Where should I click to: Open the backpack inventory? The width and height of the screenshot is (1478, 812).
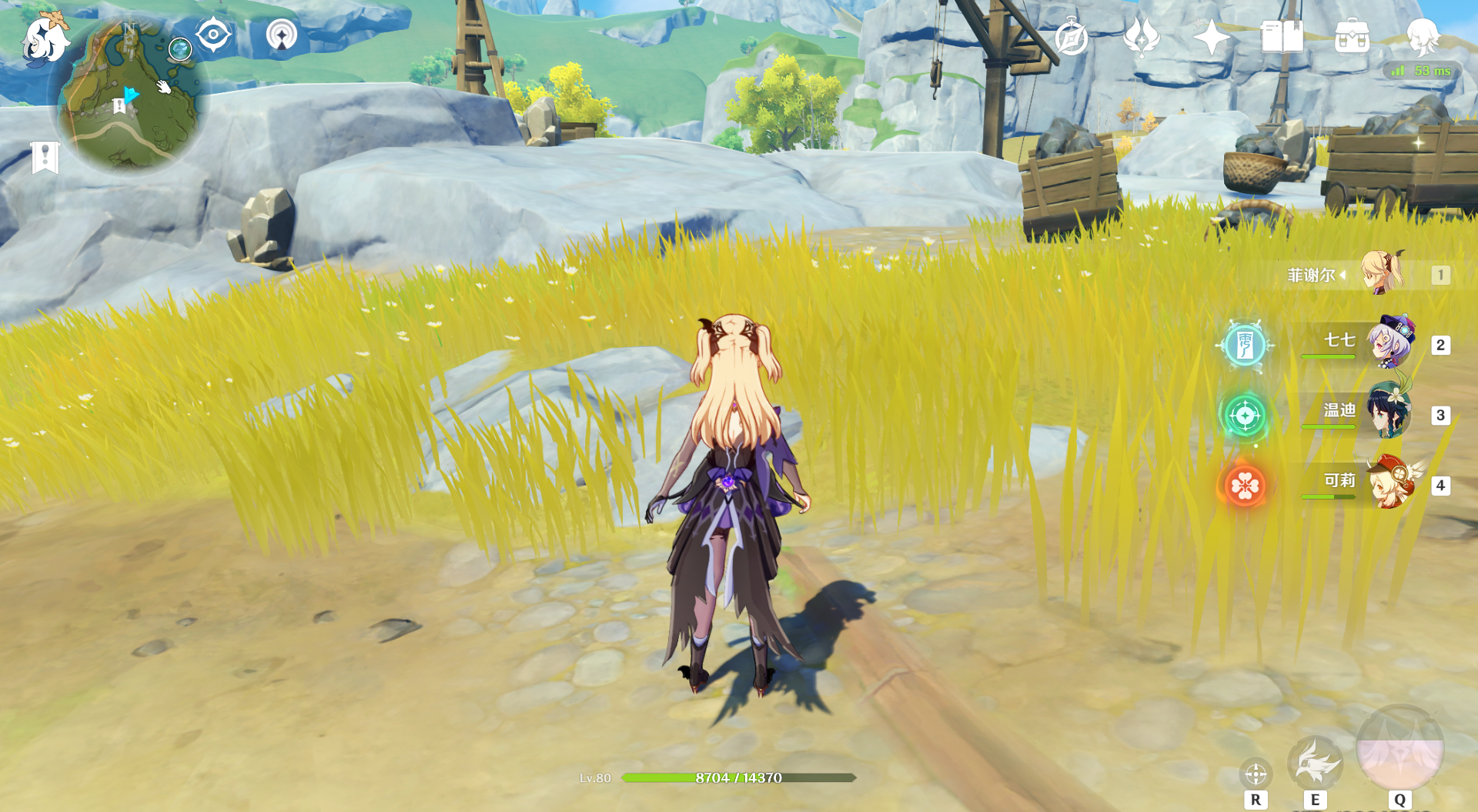(1352, 37)
